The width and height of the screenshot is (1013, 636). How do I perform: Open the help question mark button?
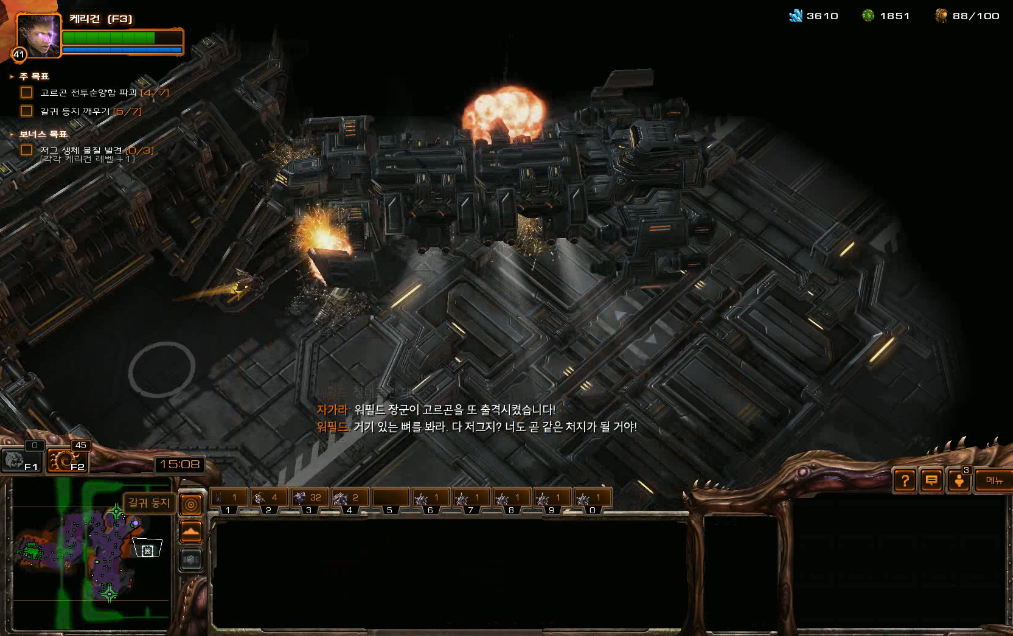pyautogui.click(x=905, y=481)
